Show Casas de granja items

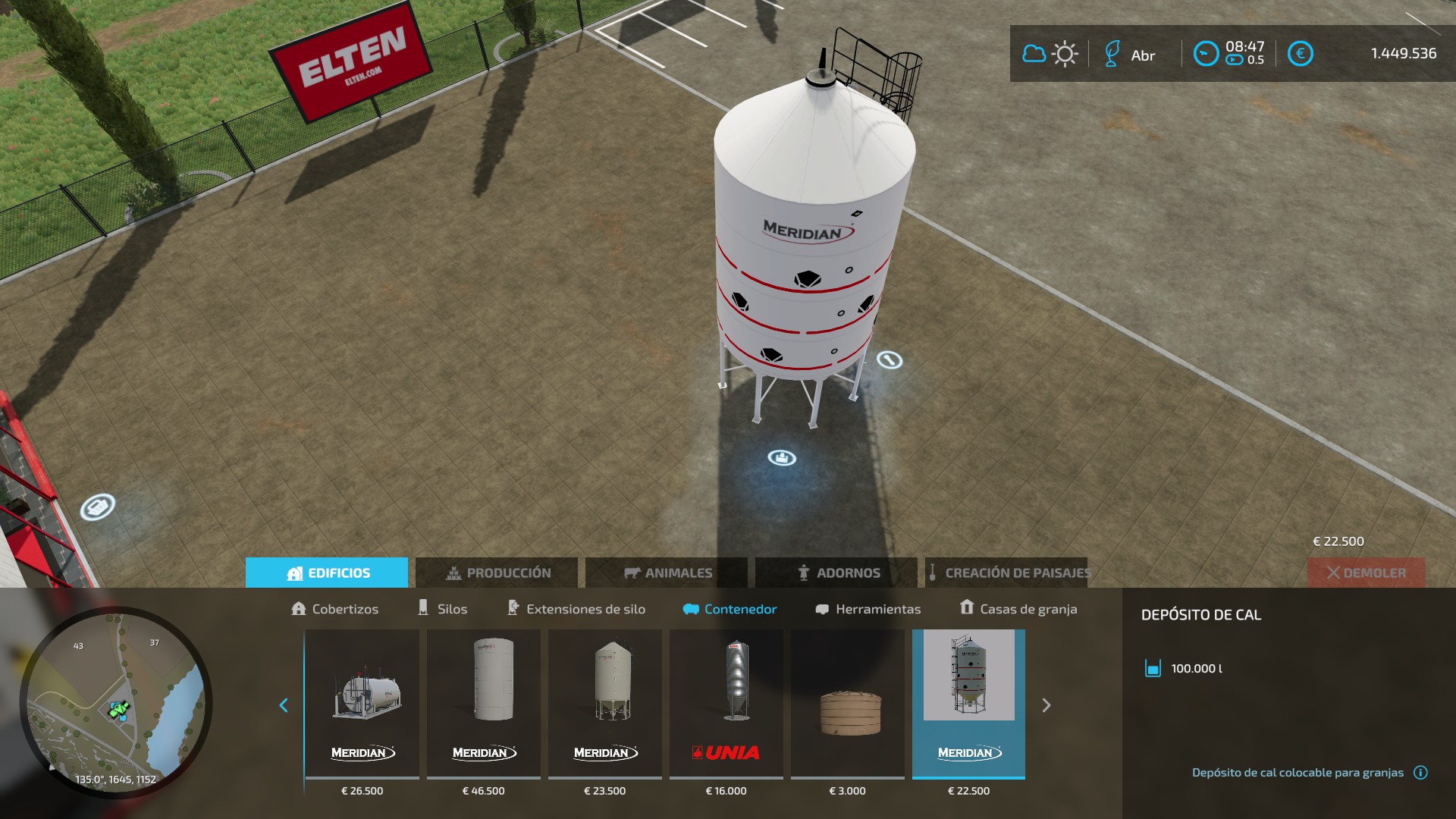point(1018,609)
